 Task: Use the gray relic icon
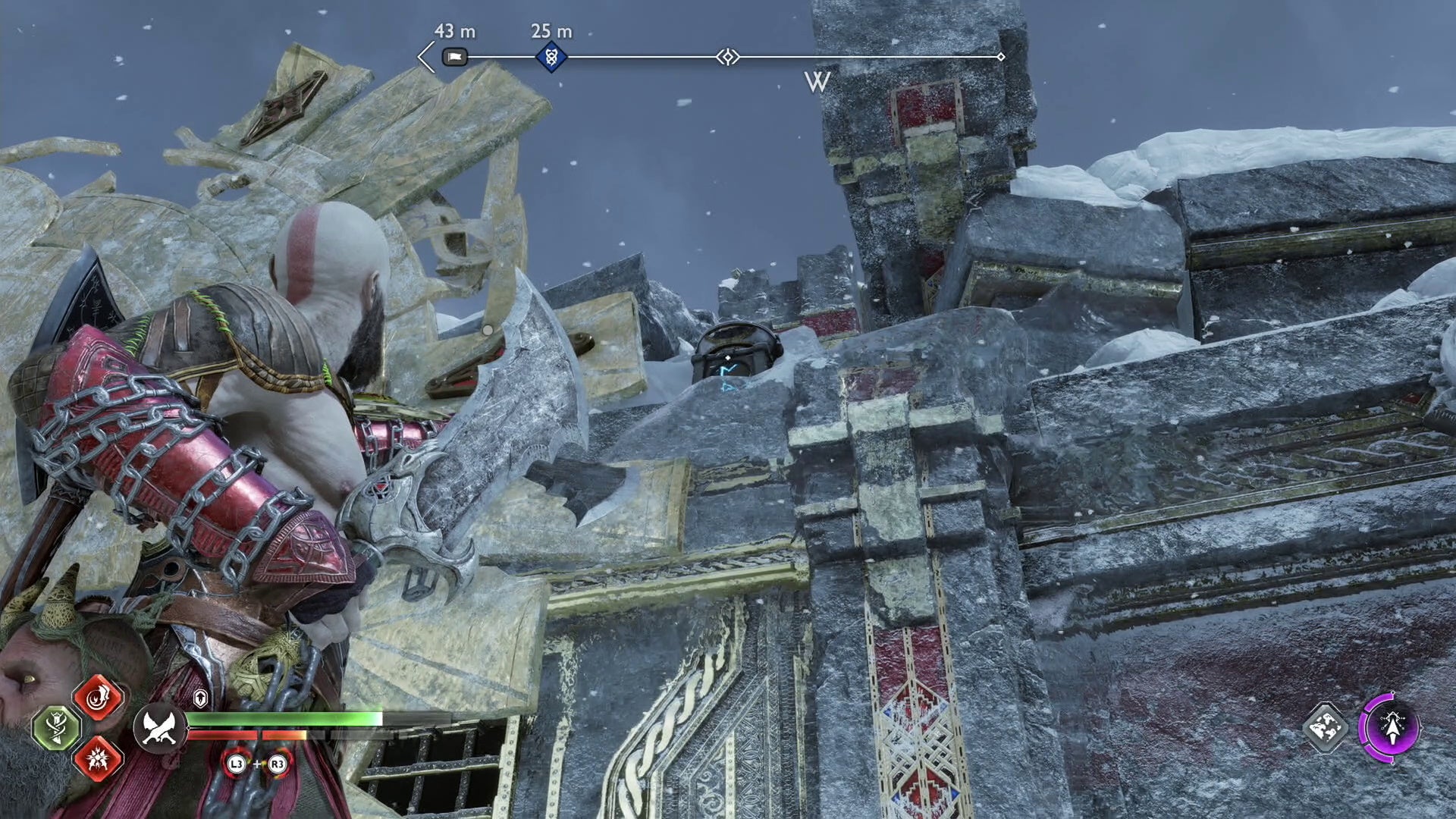pyautogui.click(x=1326, y=728)
